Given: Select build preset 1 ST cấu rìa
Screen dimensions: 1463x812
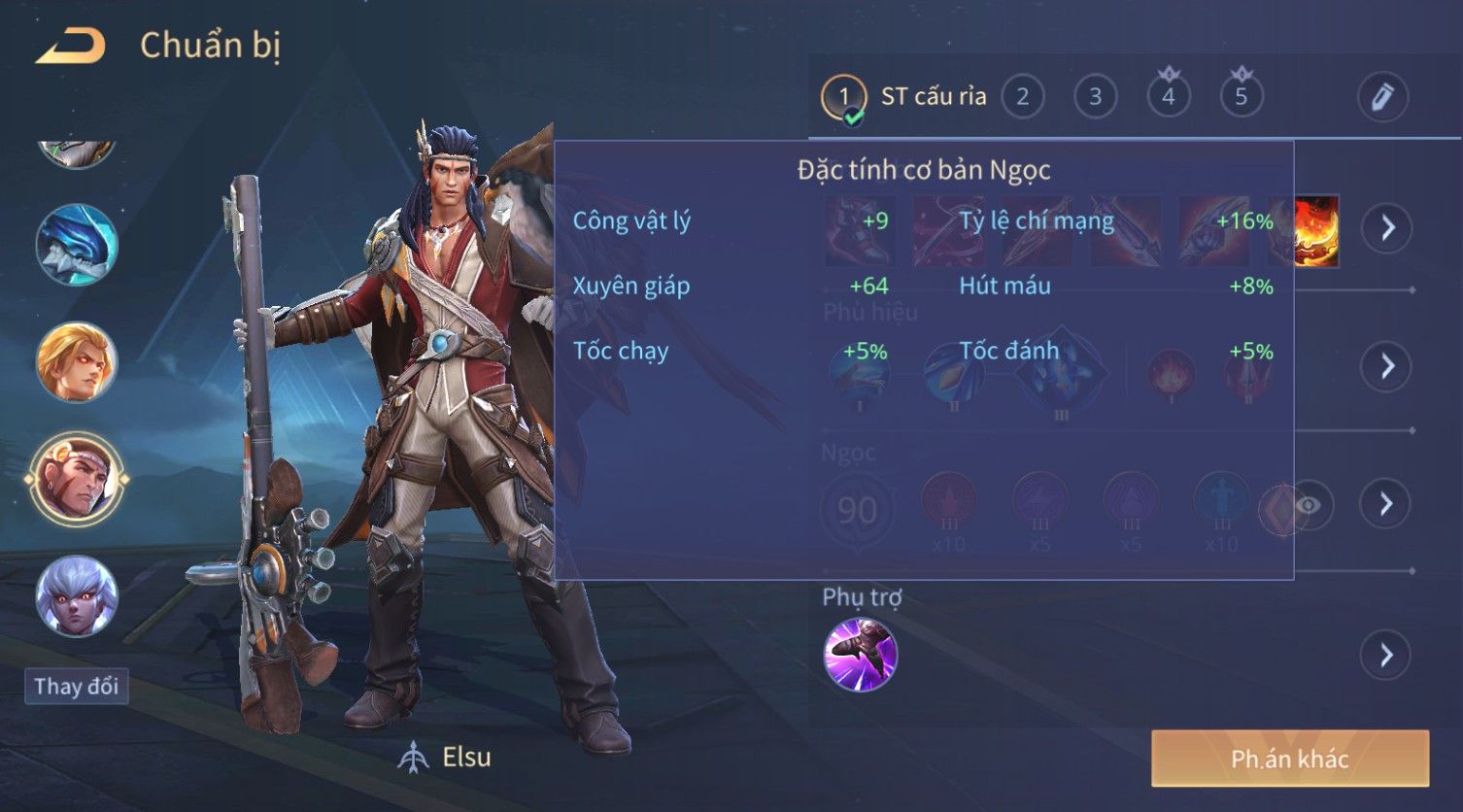Looking at the screenshot, I should (843, 97).
